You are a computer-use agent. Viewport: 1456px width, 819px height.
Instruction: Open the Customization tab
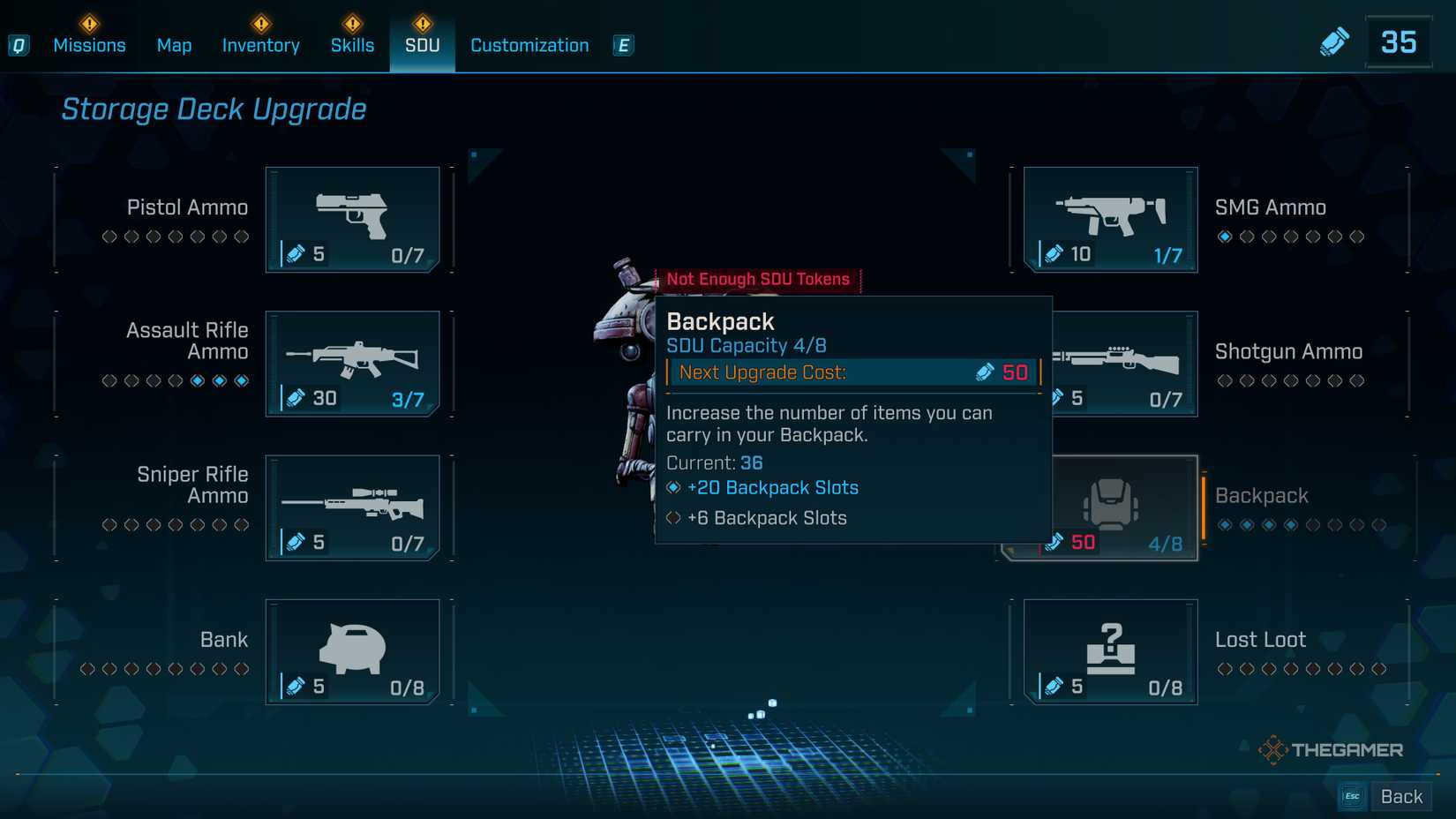point(529,45)
